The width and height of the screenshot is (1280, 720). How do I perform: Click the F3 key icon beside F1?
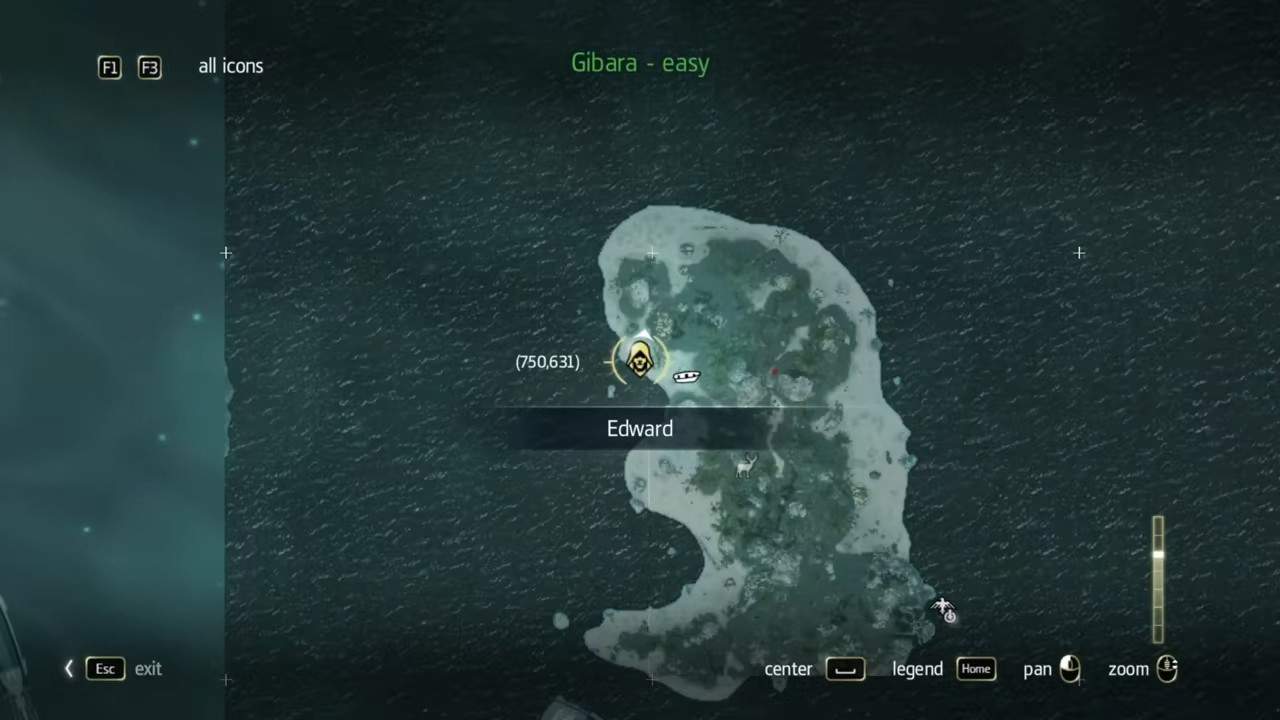tap(149, 67)
